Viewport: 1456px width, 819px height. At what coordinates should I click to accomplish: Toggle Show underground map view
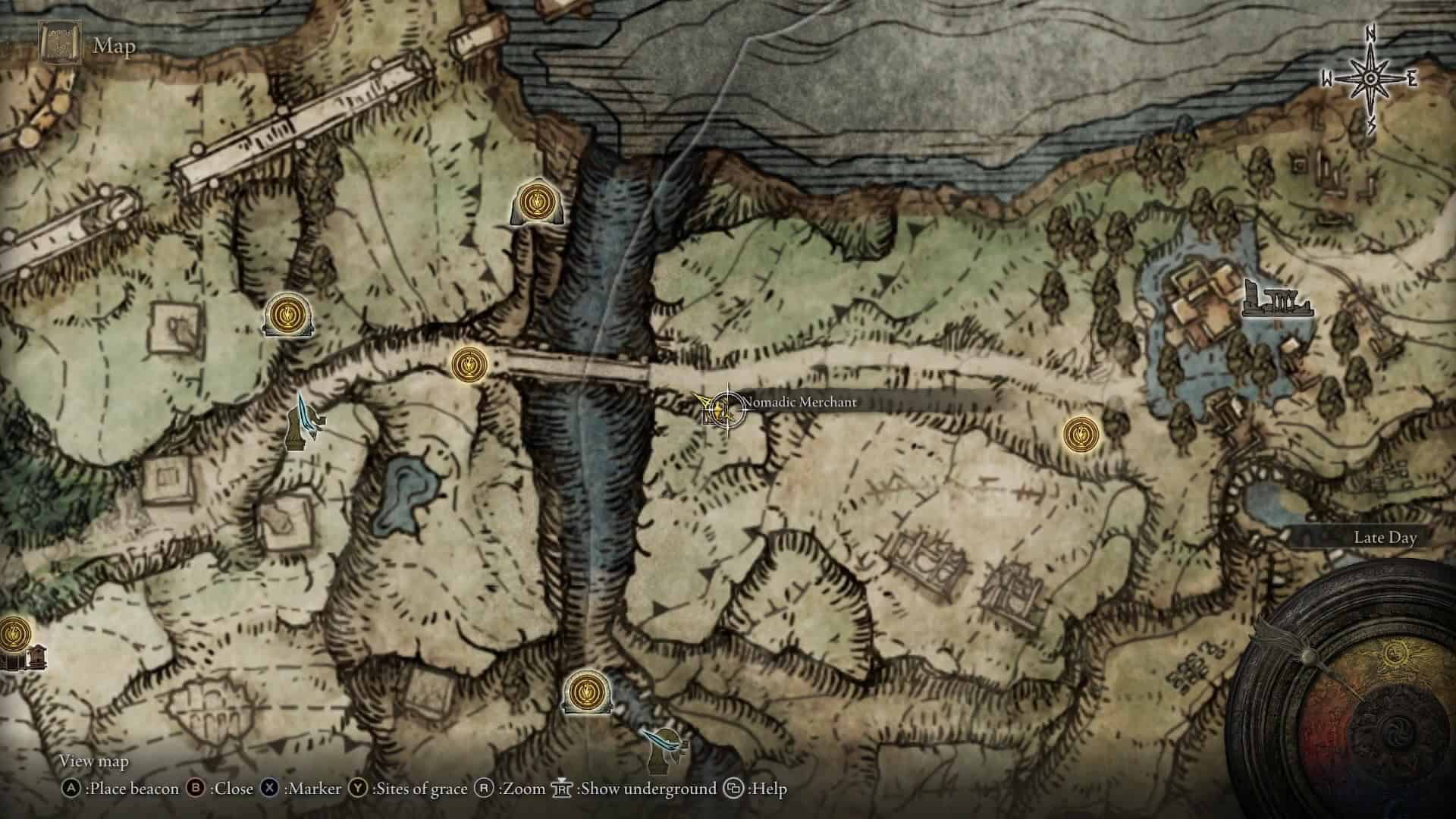tap(563, 789)
